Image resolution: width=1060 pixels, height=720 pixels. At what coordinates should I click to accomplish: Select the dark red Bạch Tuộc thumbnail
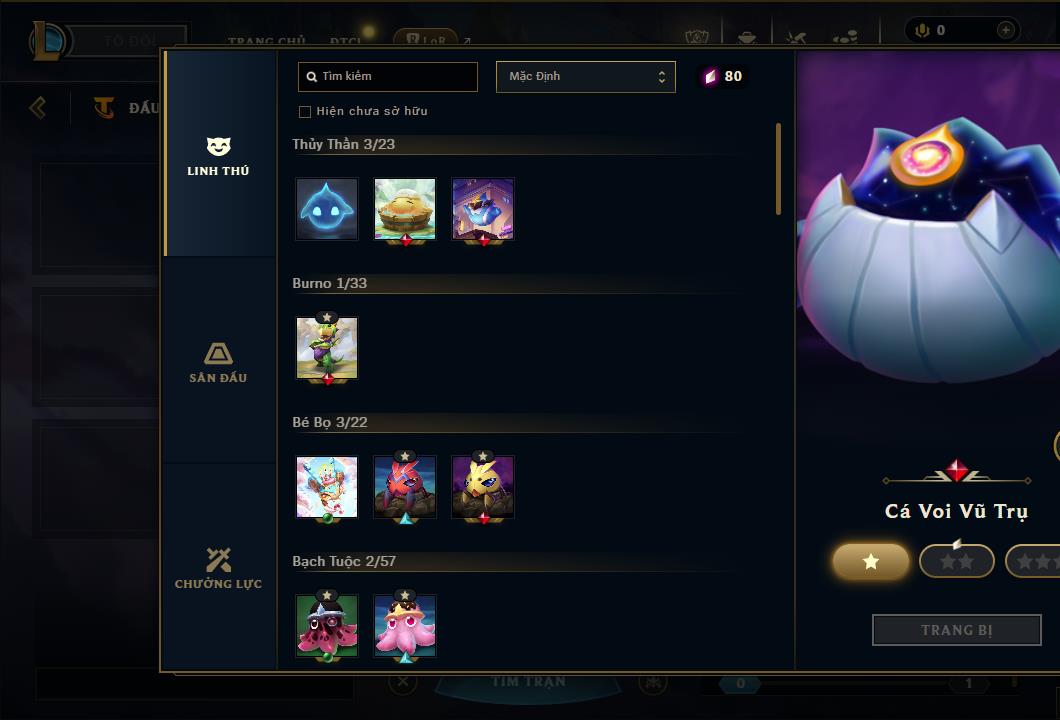click(327, 626)
